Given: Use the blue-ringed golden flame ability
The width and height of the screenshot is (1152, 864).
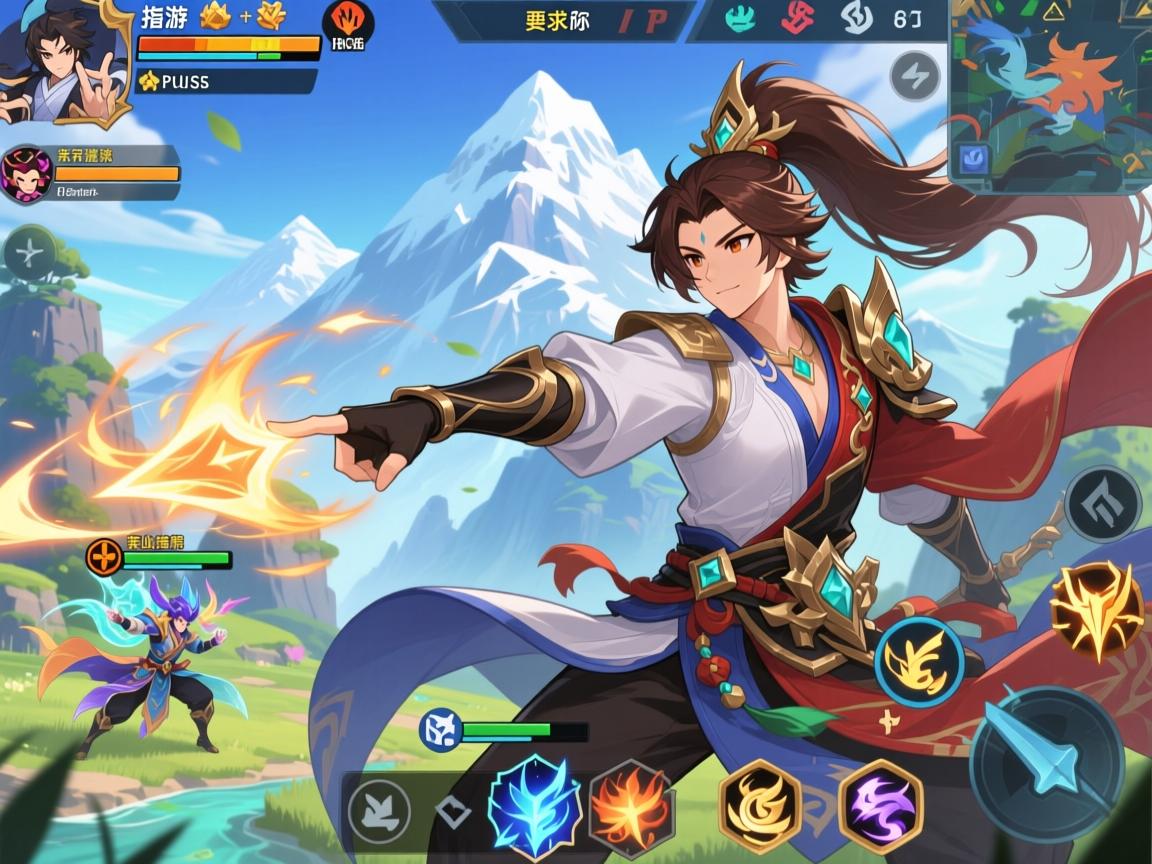Looking at the screenshot, I should [919, 660].
